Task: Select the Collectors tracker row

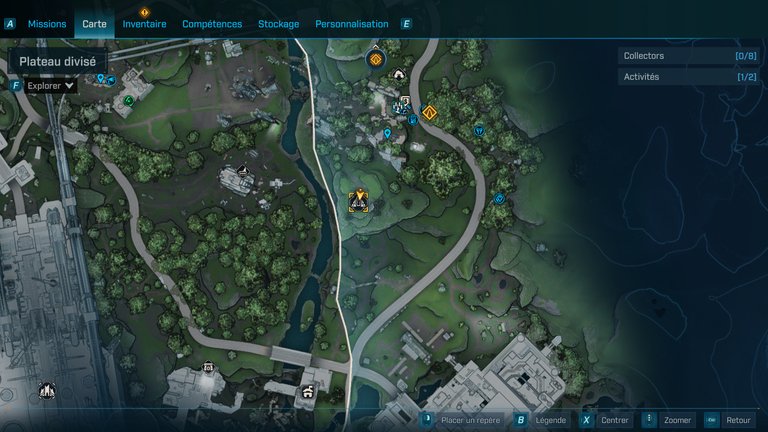Action: [x=689, y=56]
